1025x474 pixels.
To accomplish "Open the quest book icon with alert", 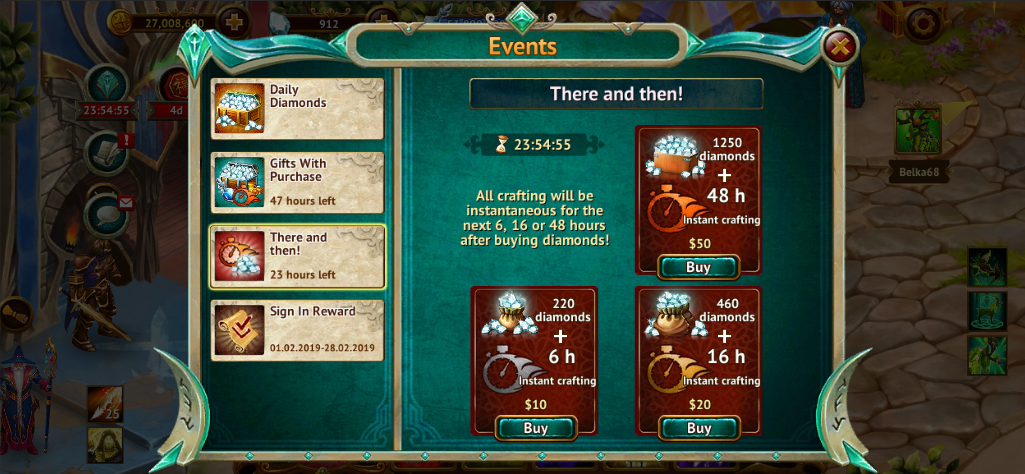I will click(x=106, y=152).
